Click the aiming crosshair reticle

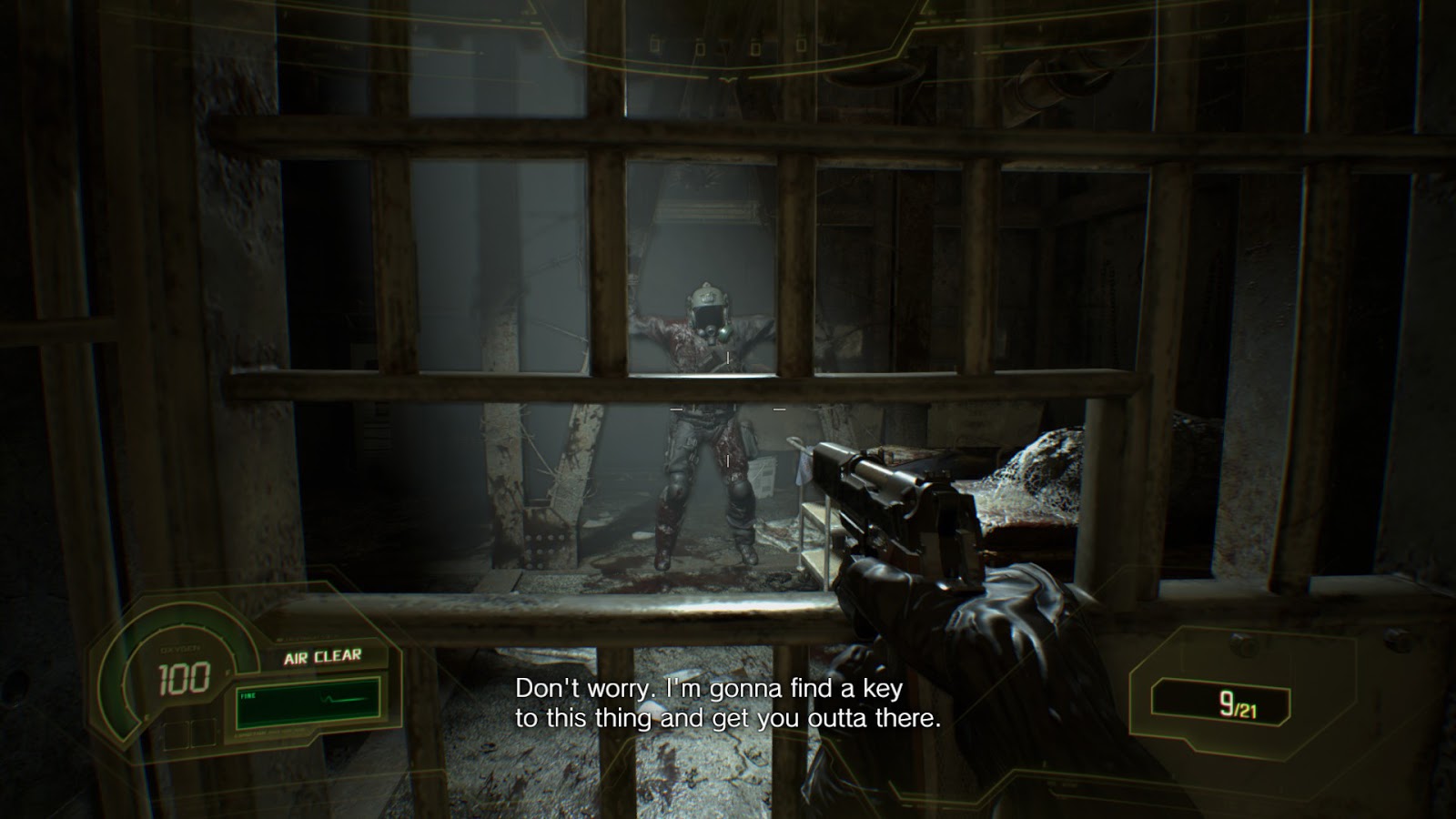click(x=726, y=409)
